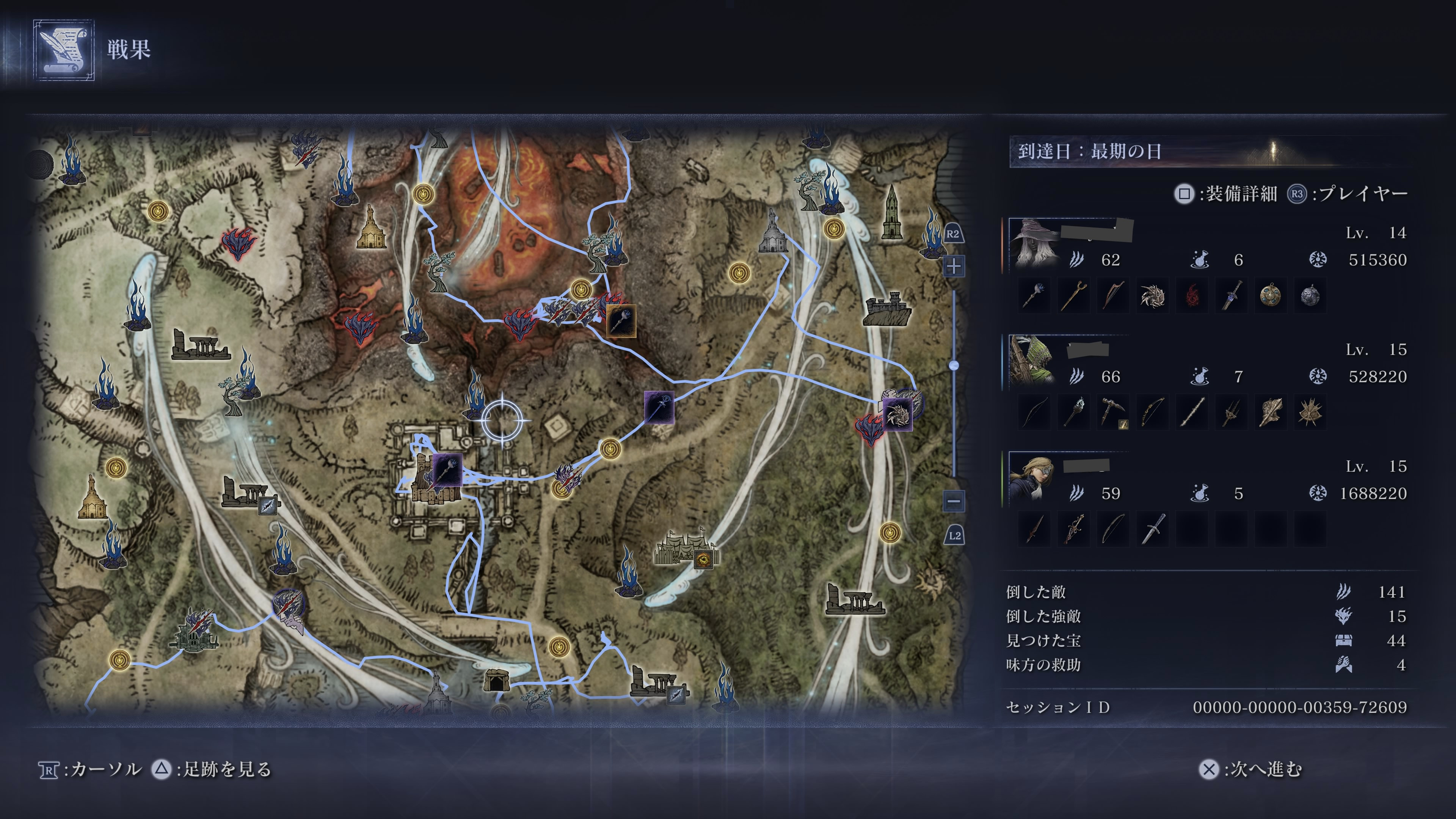Select the golden eye merchant camp marker

pyautogui.click(x=703, y=559)
